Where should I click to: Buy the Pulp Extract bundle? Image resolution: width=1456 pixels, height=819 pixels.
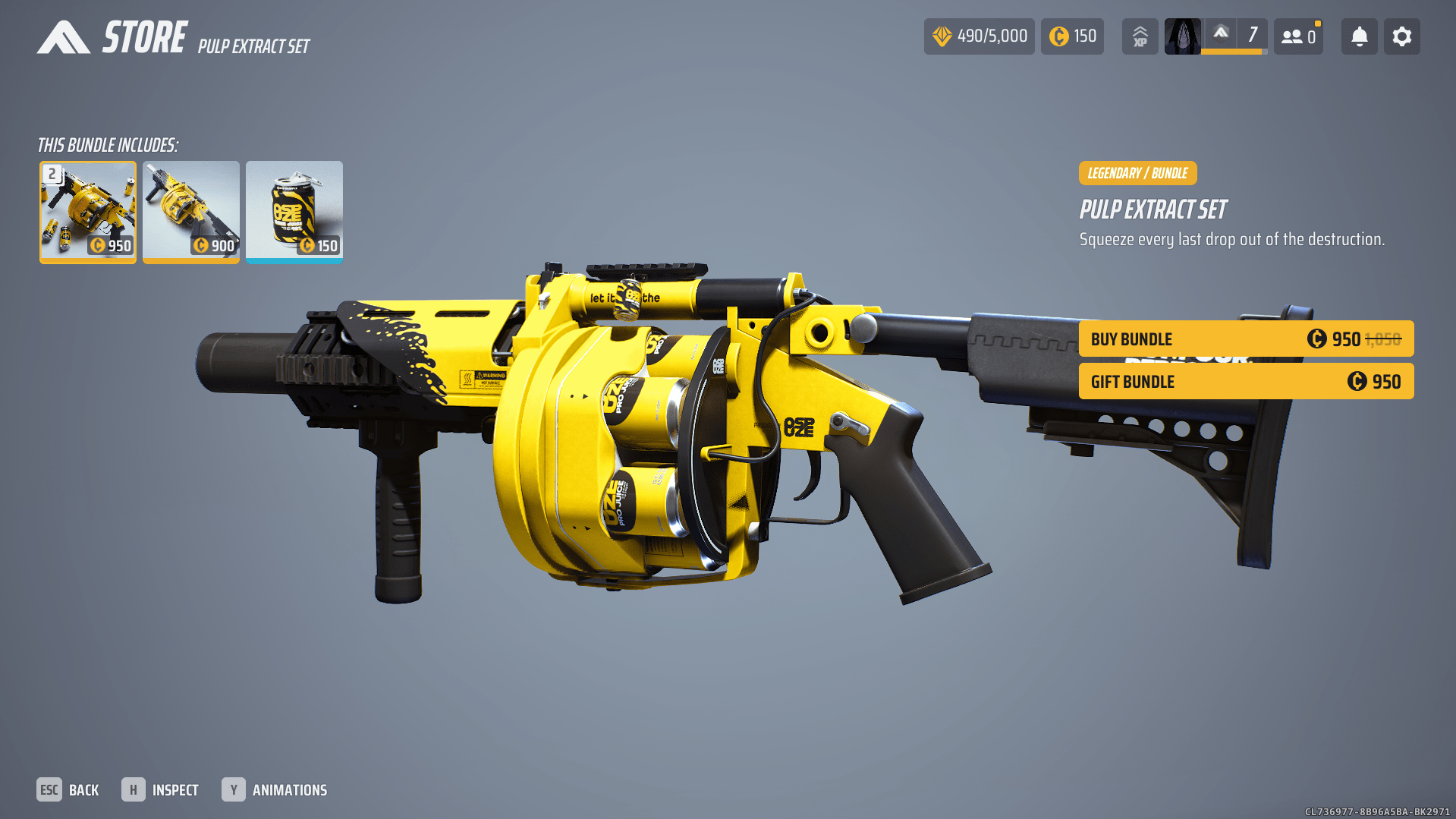(1246, 339)
